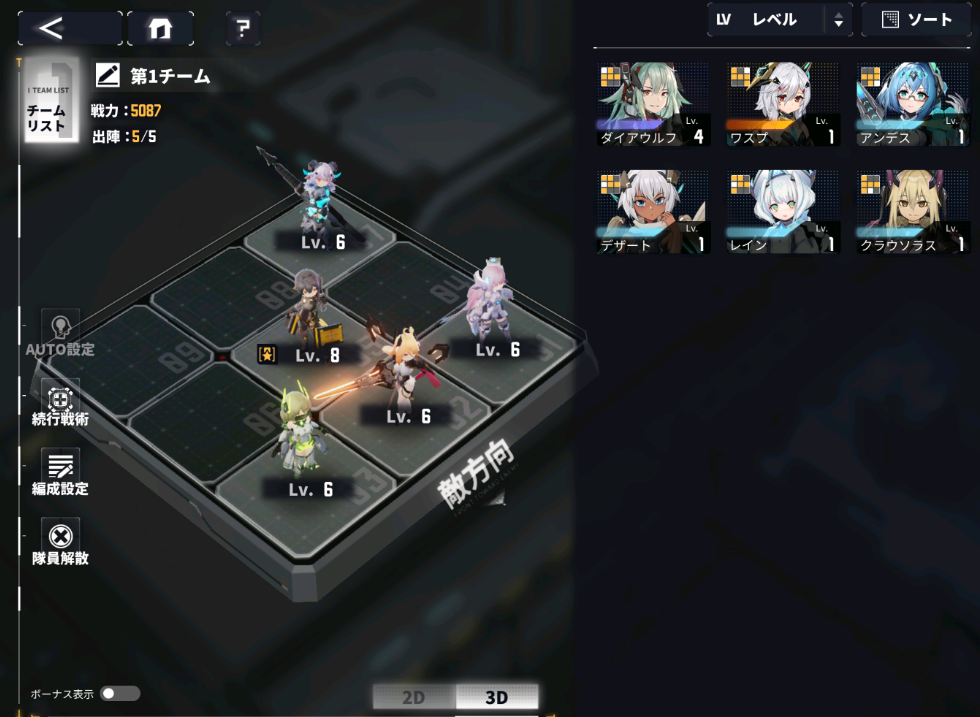Edit the 第1チーム team name
This screenshot has width=980, height=717.
point(108,75)
